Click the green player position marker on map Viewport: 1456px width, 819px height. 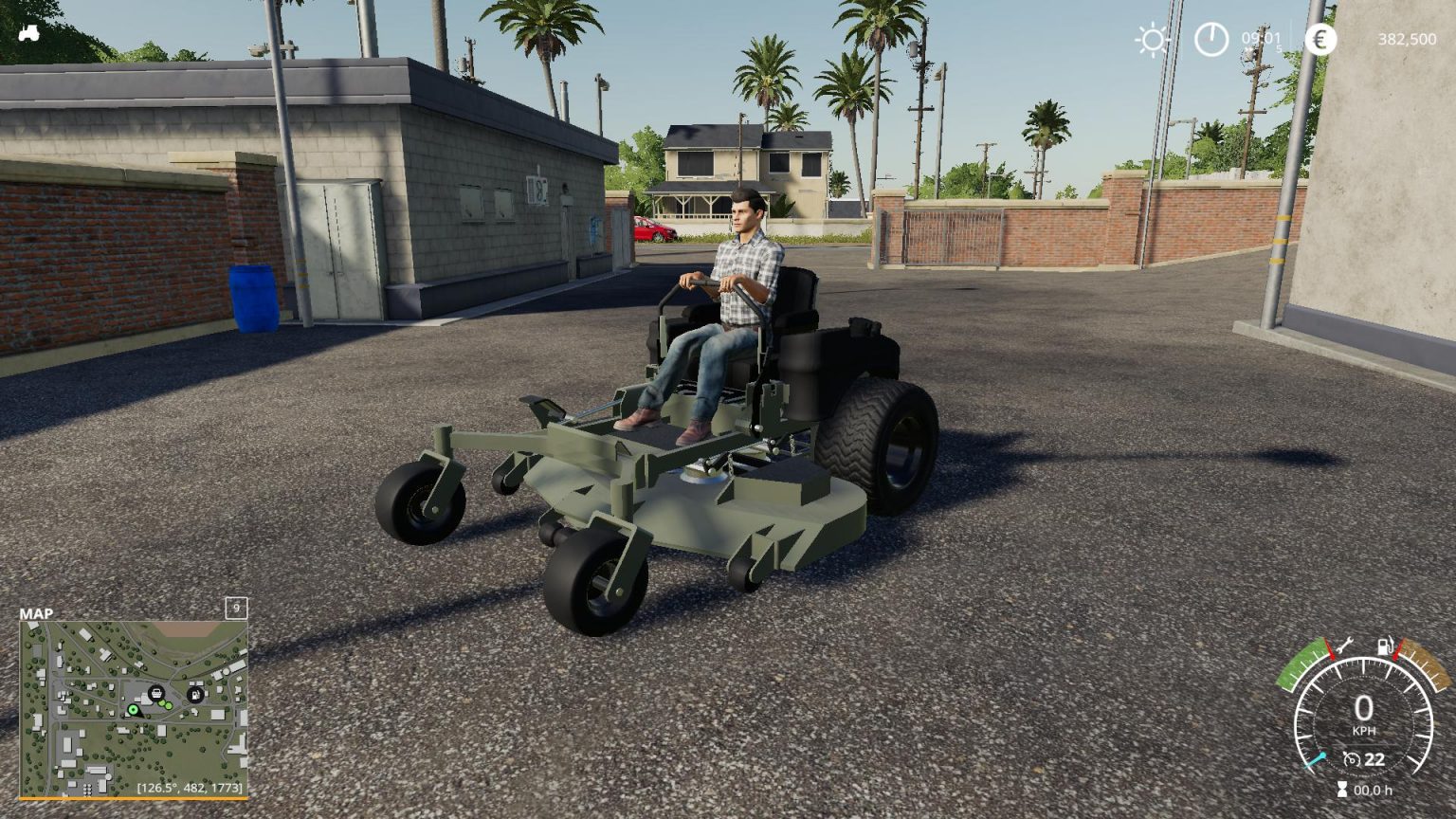pos(134,709)
